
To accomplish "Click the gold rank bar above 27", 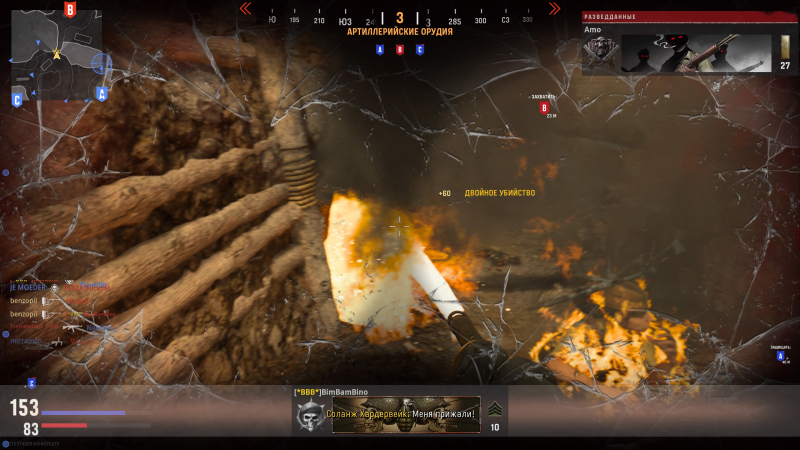I will pos(785,47).
